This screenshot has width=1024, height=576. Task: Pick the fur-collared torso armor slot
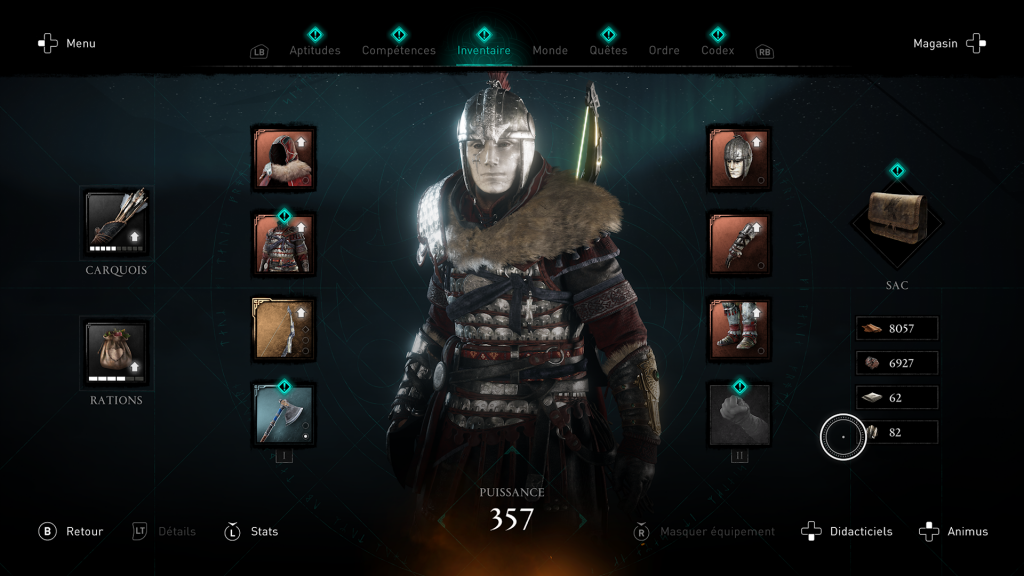click(x=284, y=244)
